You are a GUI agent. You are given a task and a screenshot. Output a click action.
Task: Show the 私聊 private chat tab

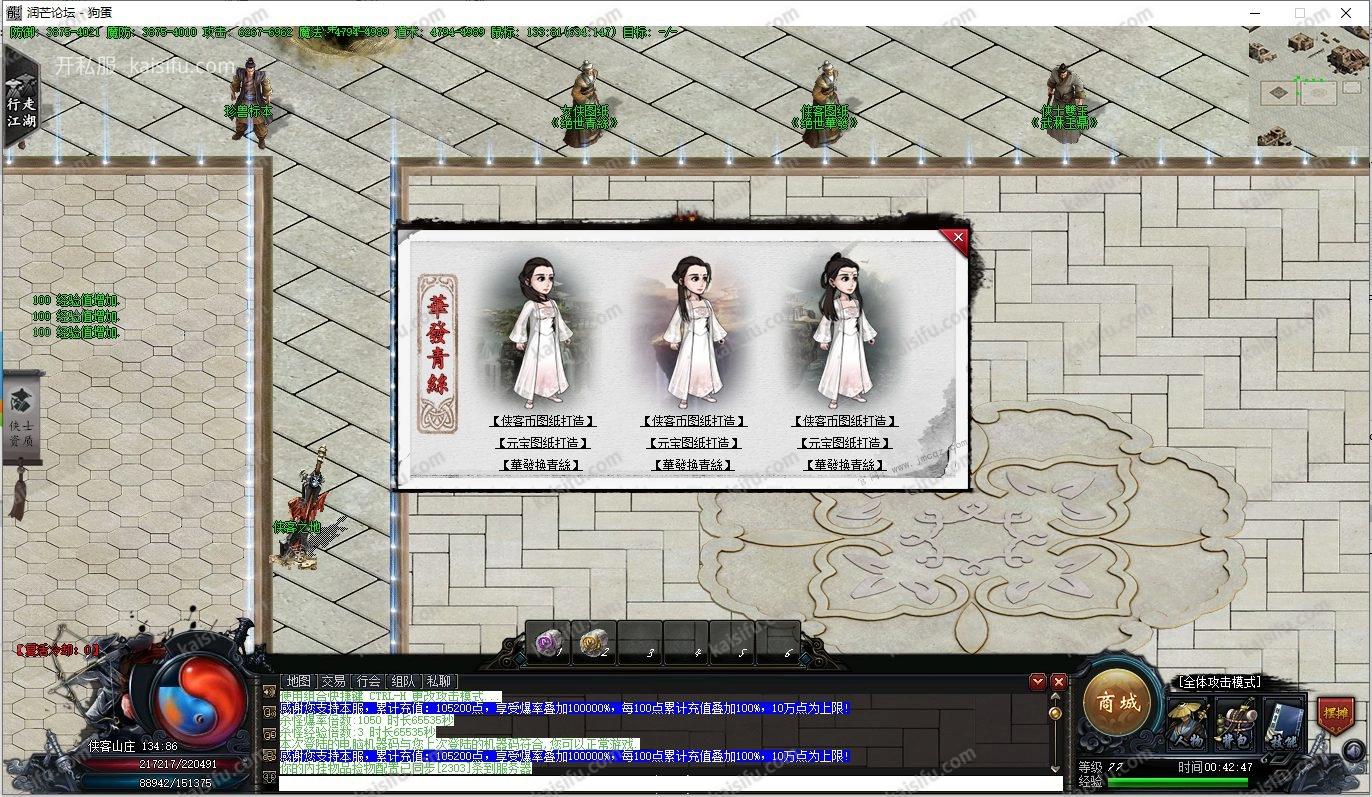[x=438, y=681]
